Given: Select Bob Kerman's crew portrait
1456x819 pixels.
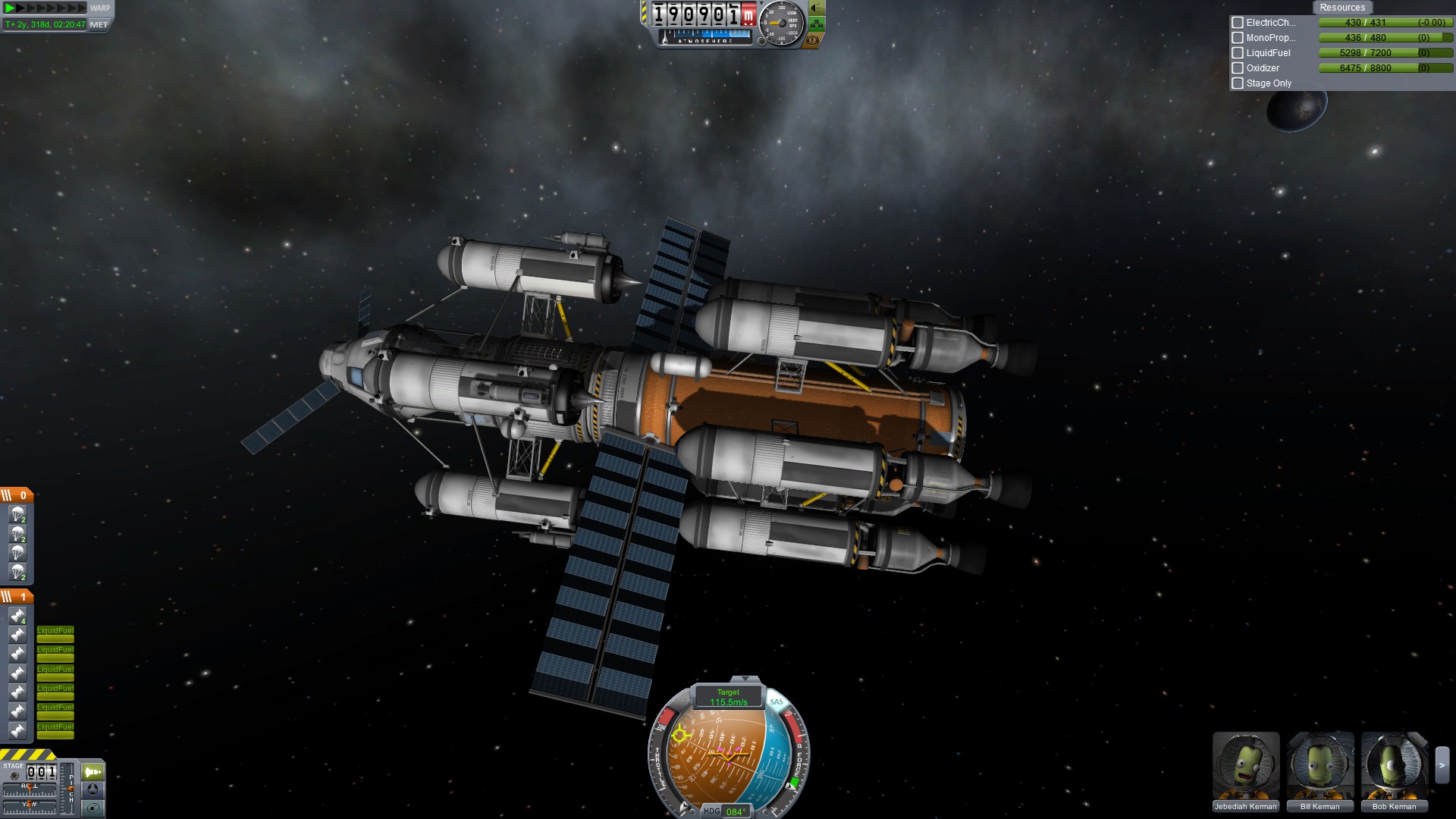Looking at the screenshot, I should click(x=1394, y=766).
